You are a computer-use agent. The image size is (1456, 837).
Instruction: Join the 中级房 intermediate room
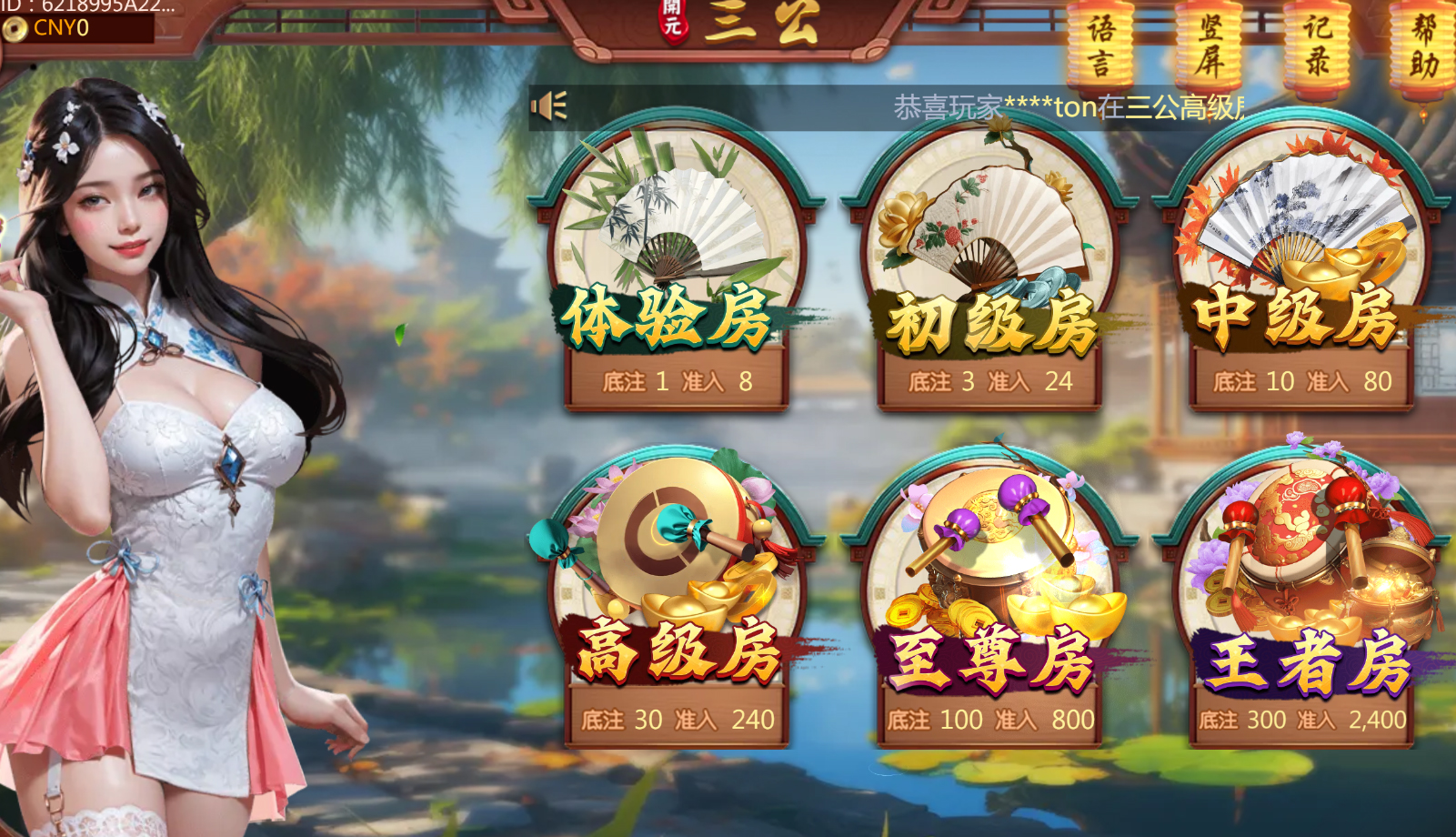1300,273
